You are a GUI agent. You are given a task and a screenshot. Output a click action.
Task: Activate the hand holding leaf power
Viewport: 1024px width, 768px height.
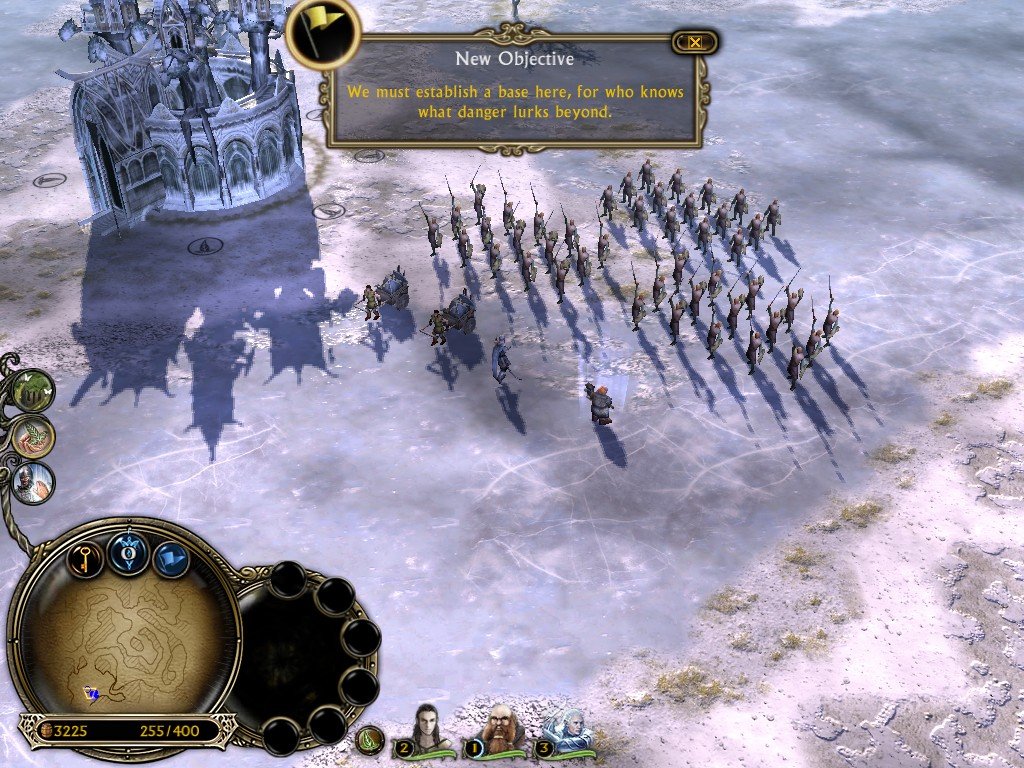[33, 436]
